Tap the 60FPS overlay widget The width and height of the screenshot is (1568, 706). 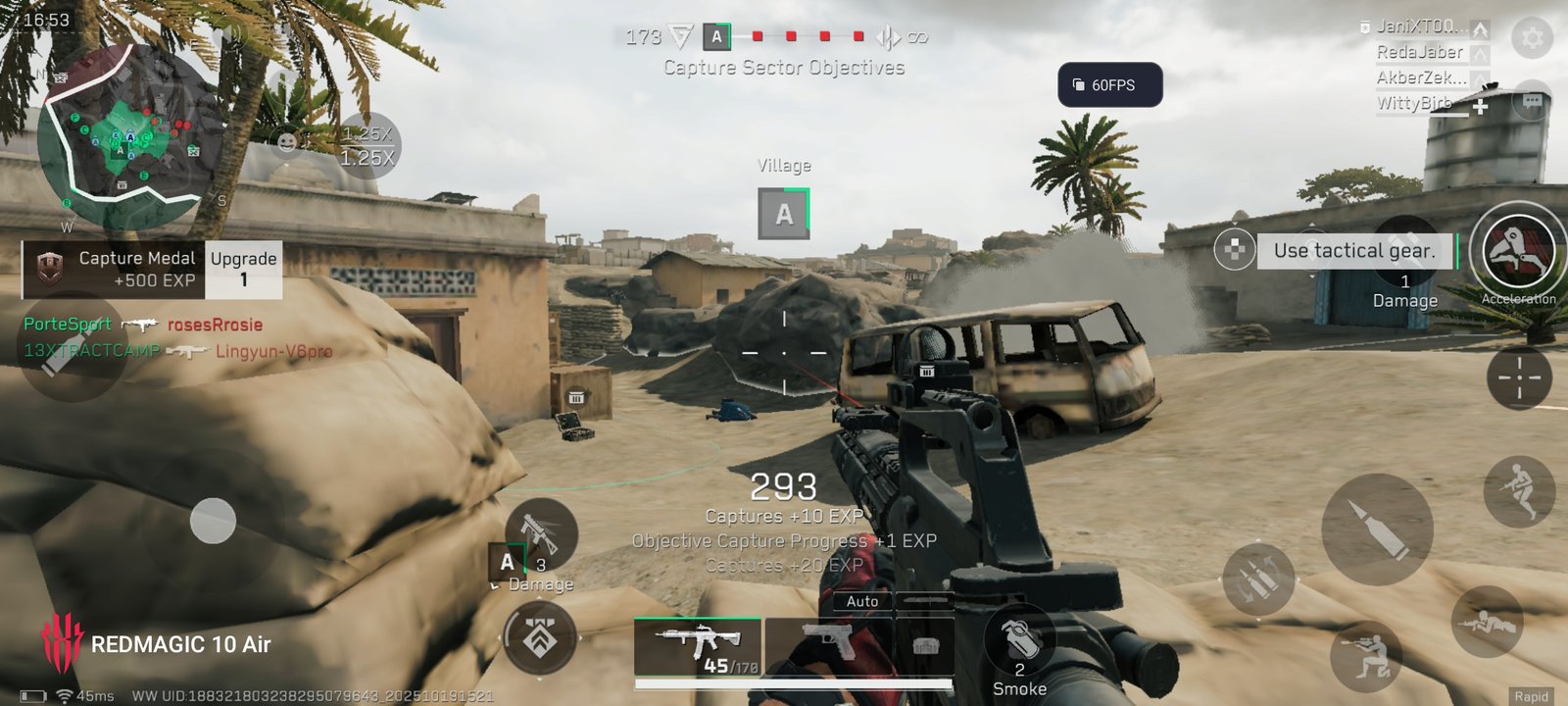1109,85
